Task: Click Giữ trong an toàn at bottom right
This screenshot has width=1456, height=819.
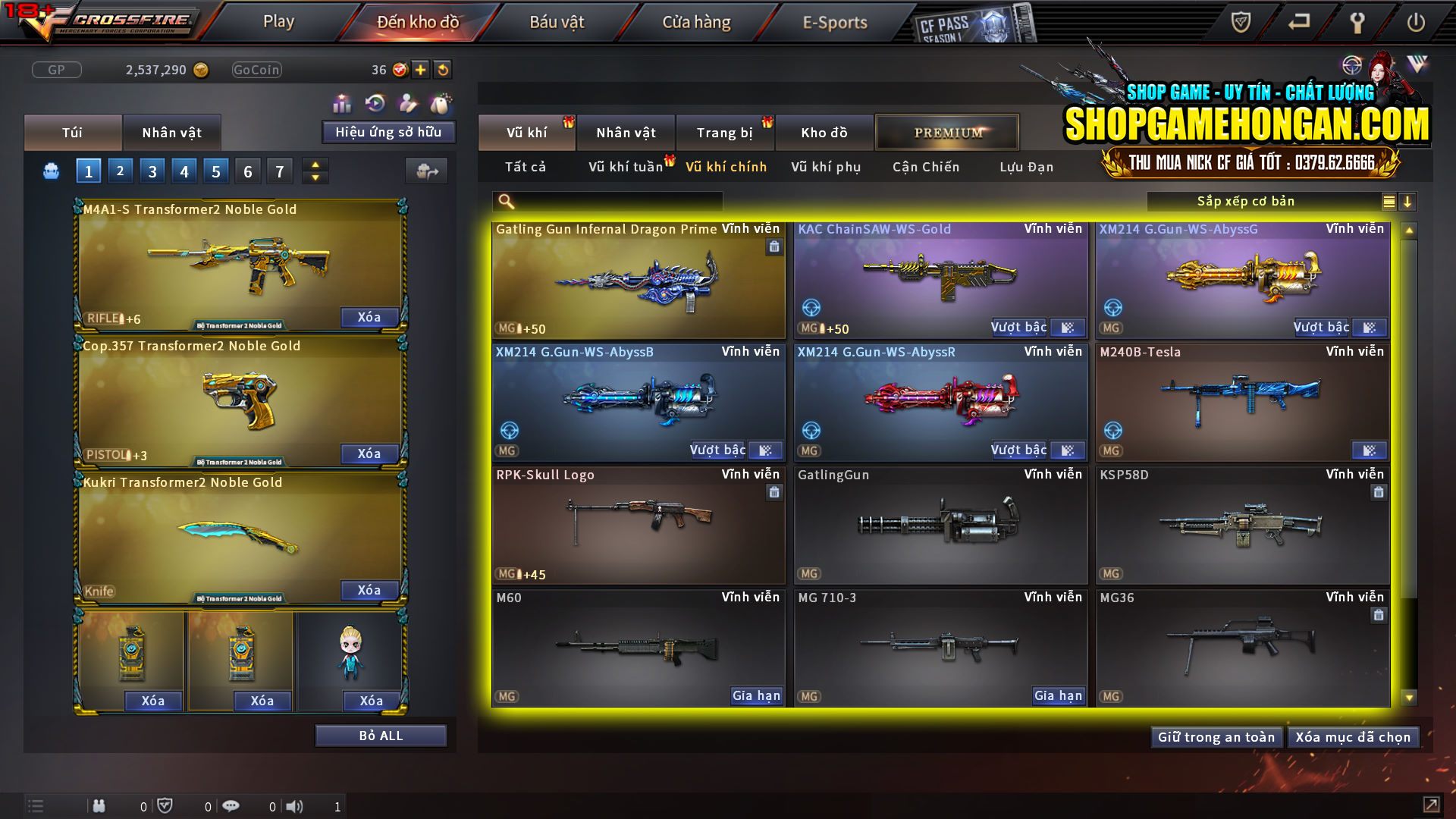Action: point(1216,736)
